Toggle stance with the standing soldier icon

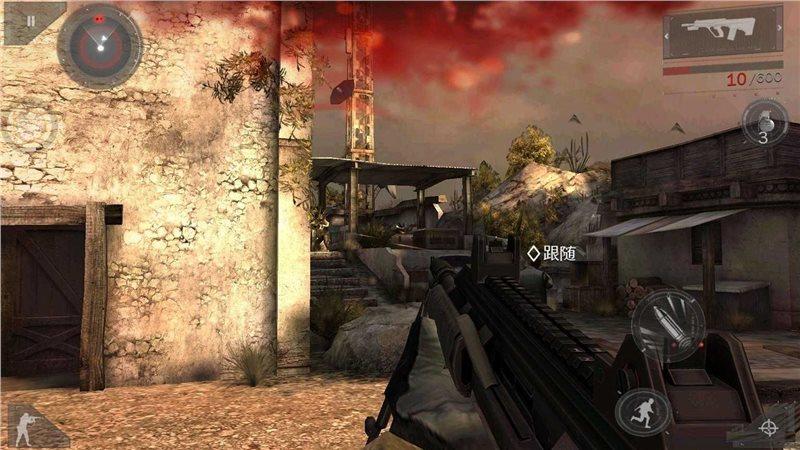[x=28, y=426]
